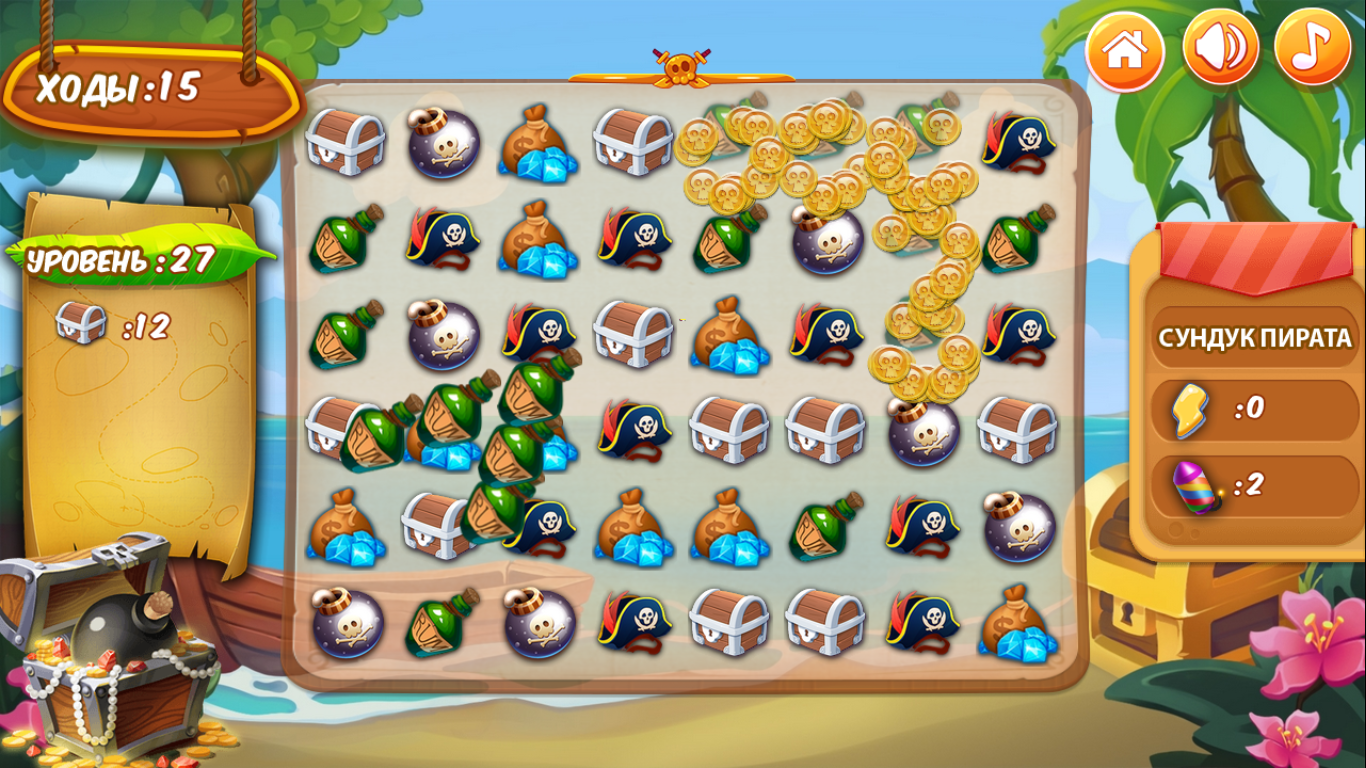Click the chest goal icon showing :12

(80, 322)
